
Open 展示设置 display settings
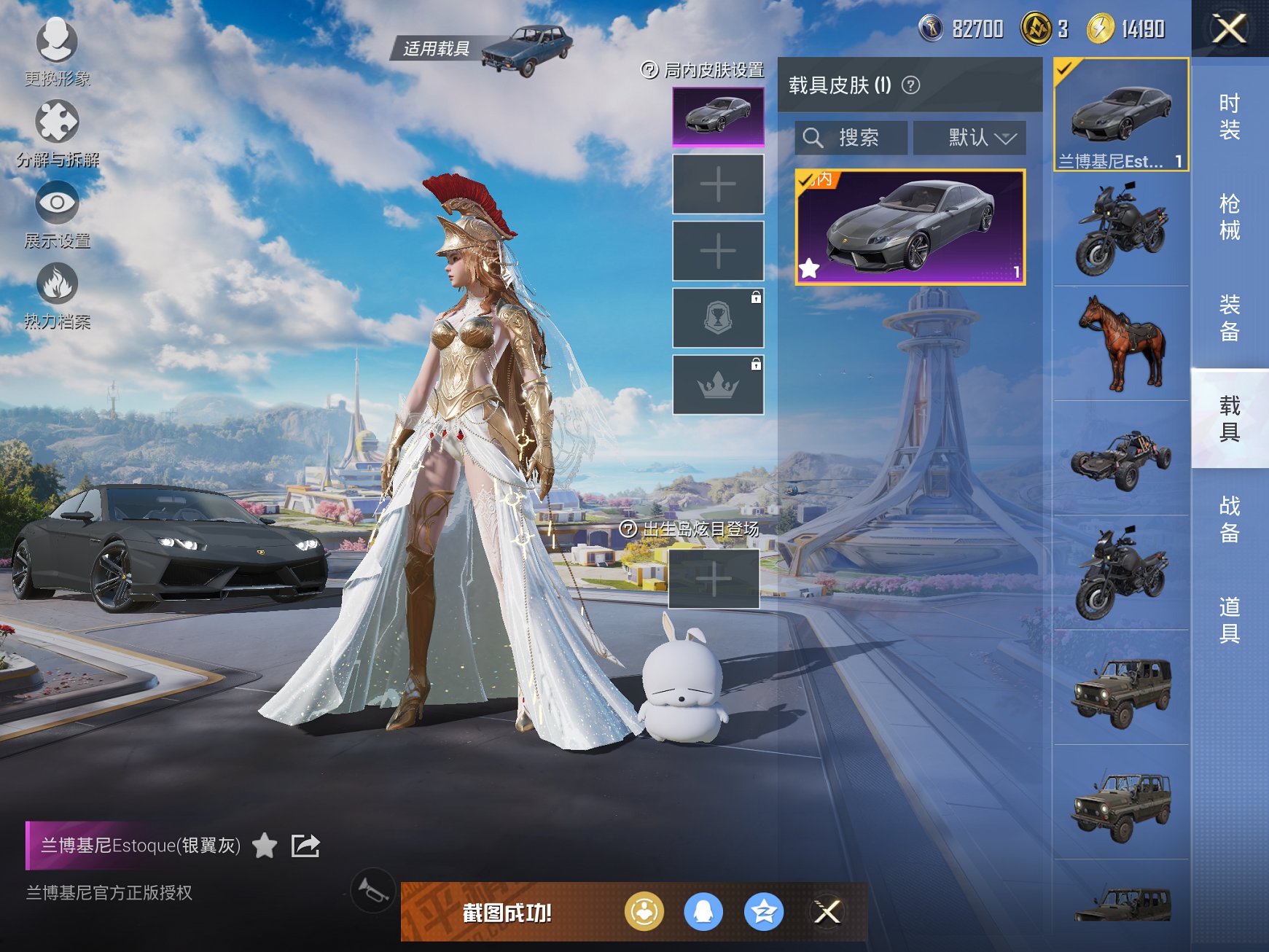point(57,213)
